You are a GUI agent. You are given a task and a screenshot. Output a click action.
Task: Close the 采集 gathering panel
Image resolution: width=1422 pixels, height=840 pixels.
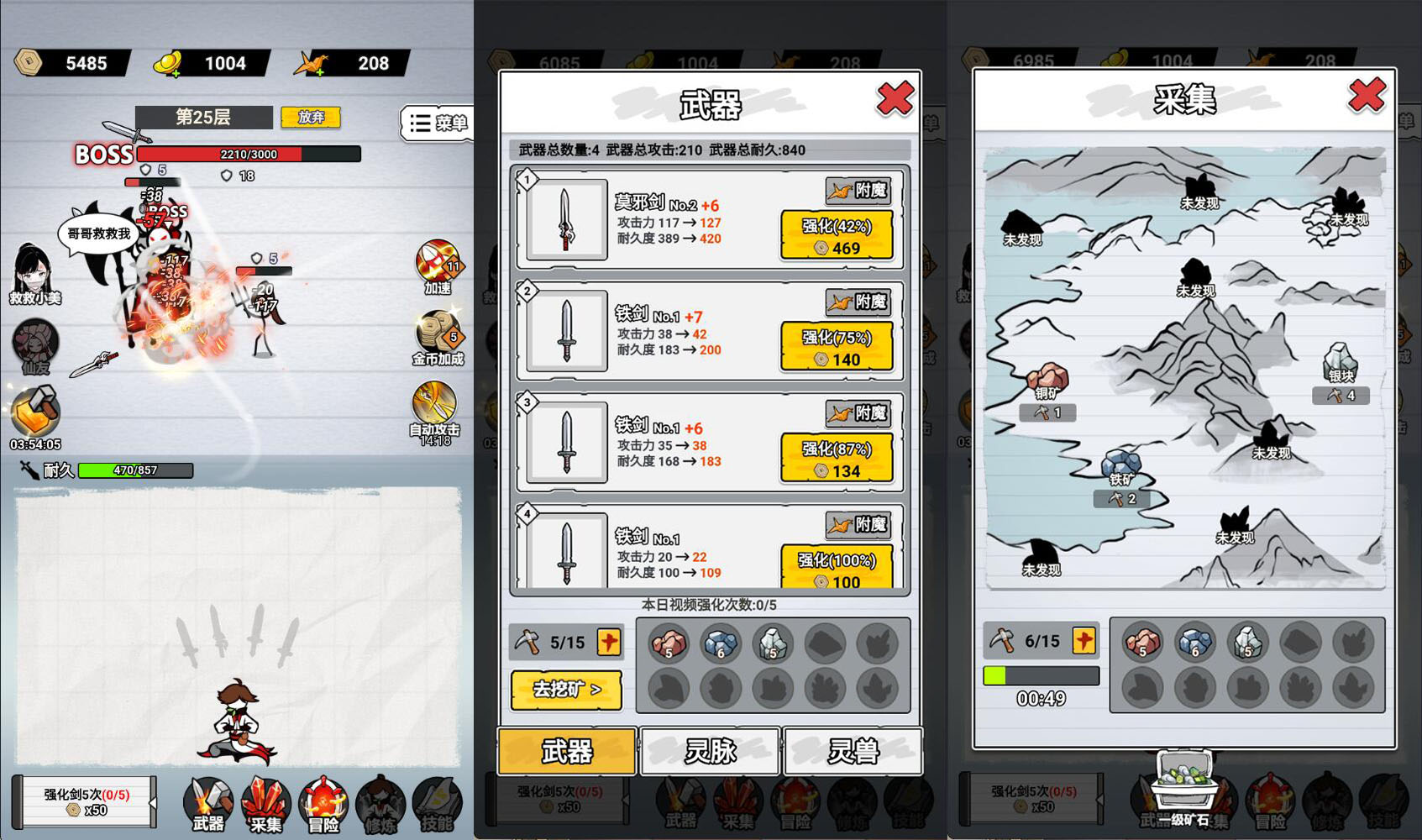[x=1367, y=96]
